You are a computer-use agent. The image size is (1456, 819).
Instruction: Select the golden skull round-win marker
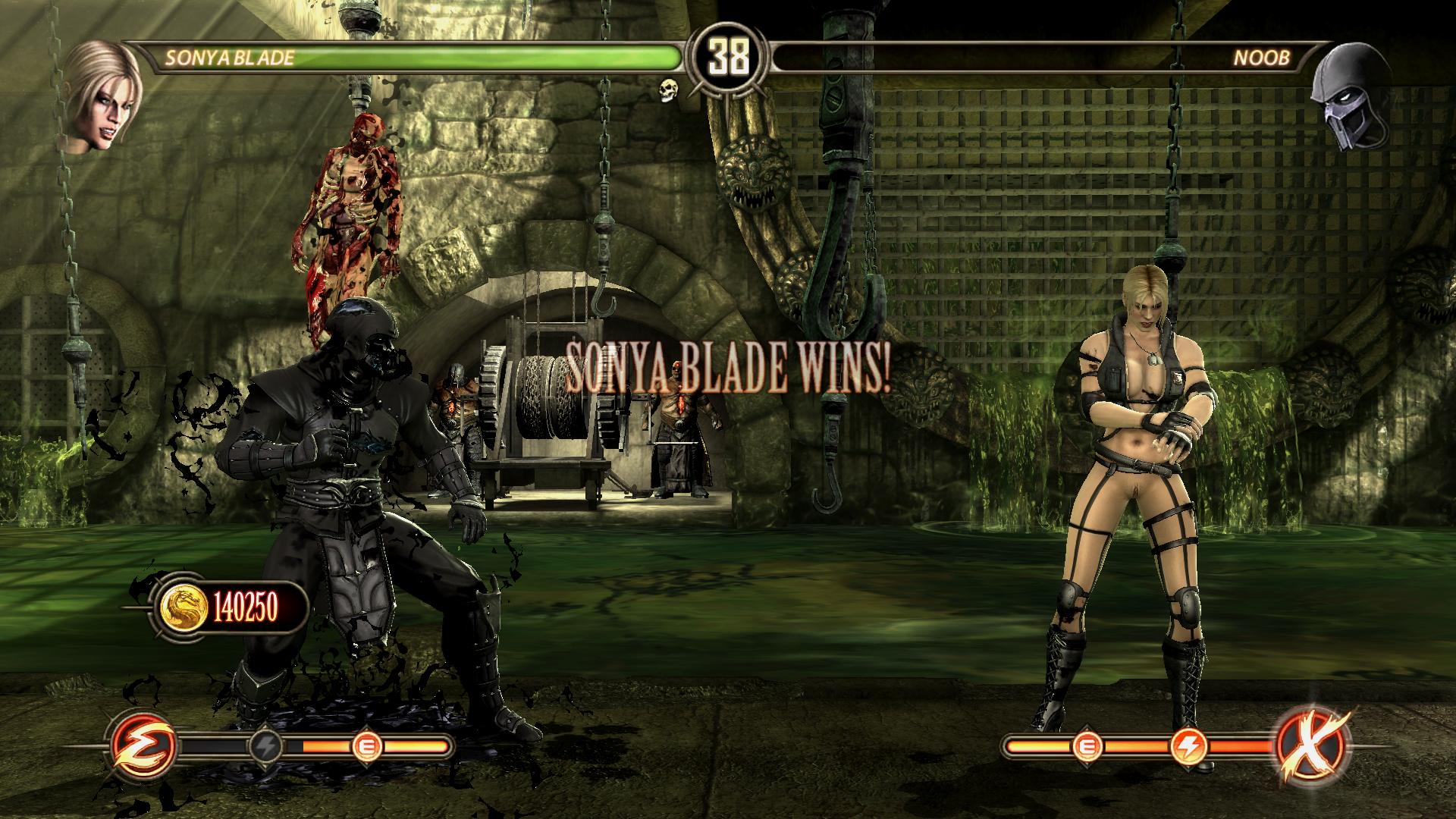pos(668,89)
